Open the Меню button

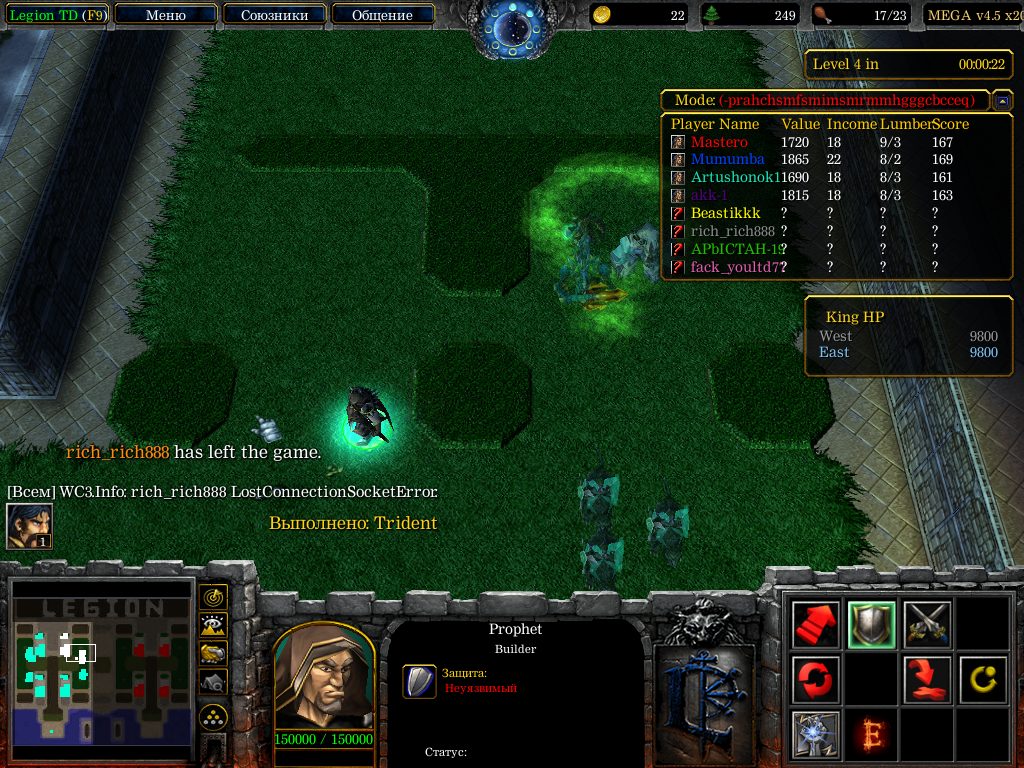pyautogui.click(x=166, y=15)
